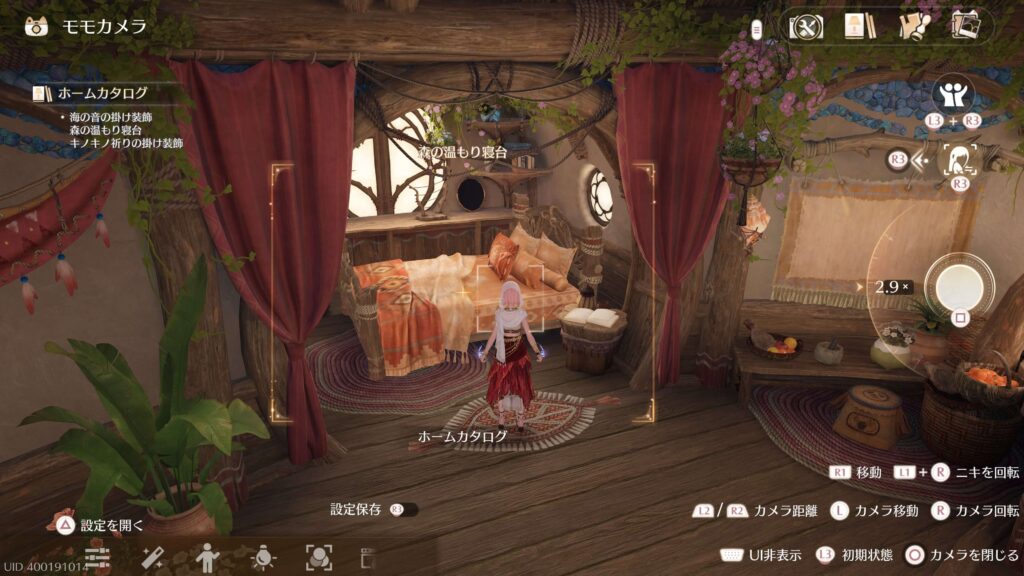The width and height of the screenshot is (1024, 576).
Task: Select the group pose icon with two figures
Action: [952, 95]
